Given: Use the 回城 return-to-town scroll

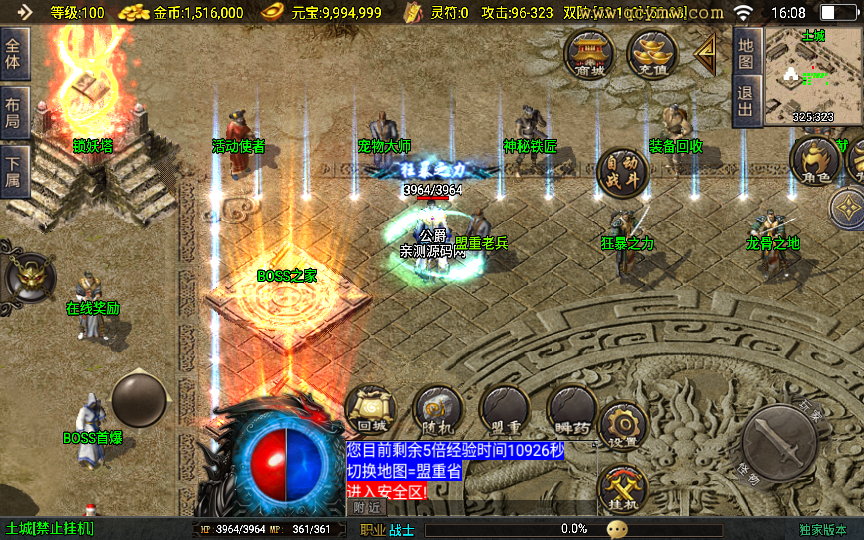Looking at the screenshot, I should click(x=370, y=411).
